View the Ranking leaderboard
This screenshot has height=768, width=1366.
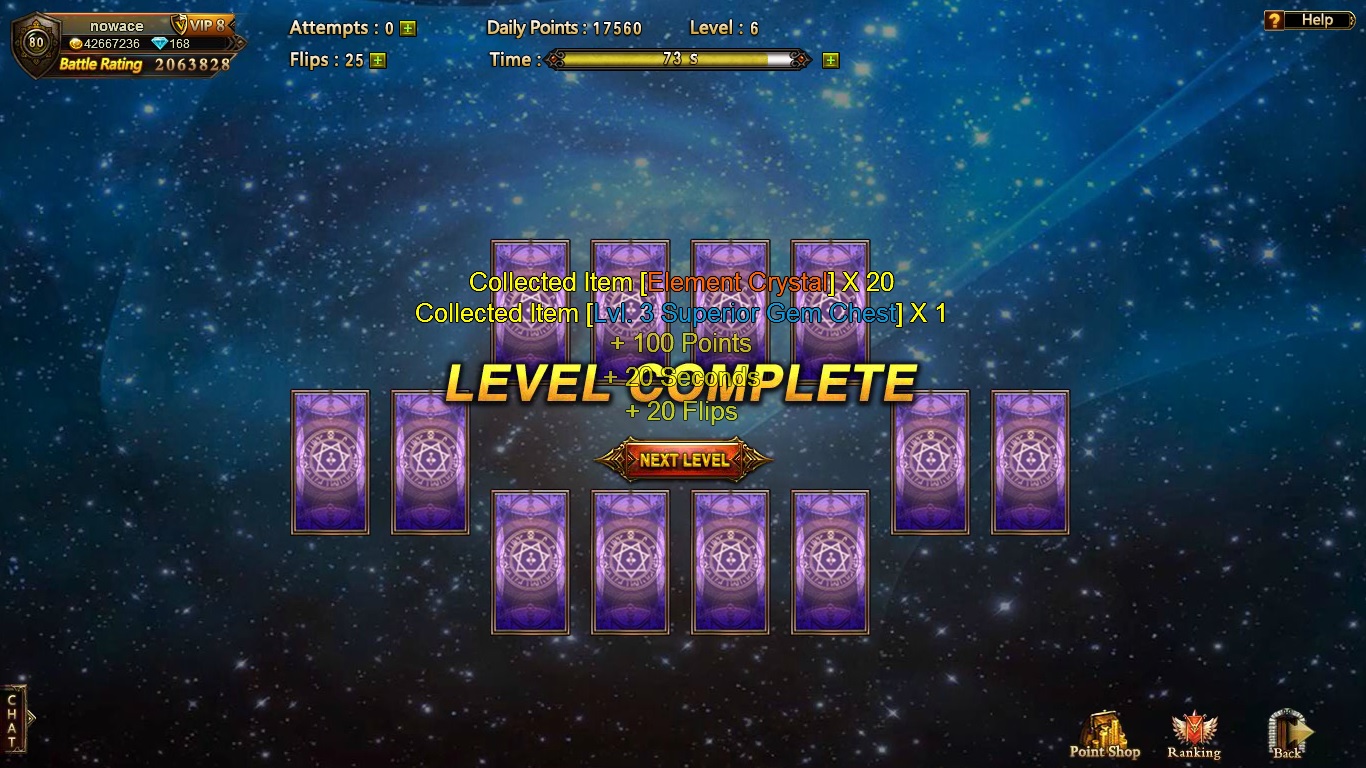pyautogui.click(x=1193, y=736)
